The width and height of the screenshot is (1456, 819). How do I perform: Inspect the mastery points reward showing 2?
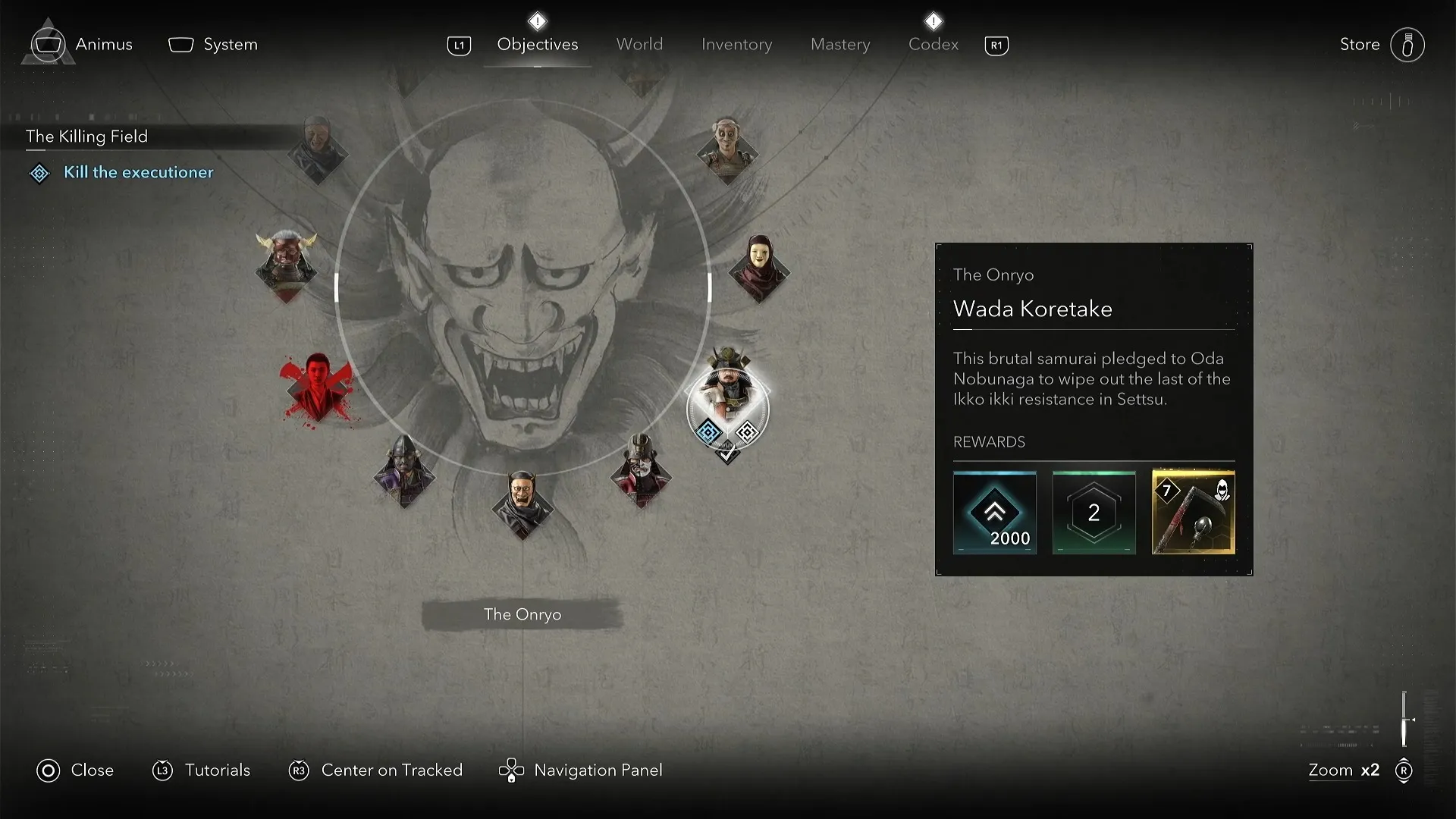tap(1093, 513)
